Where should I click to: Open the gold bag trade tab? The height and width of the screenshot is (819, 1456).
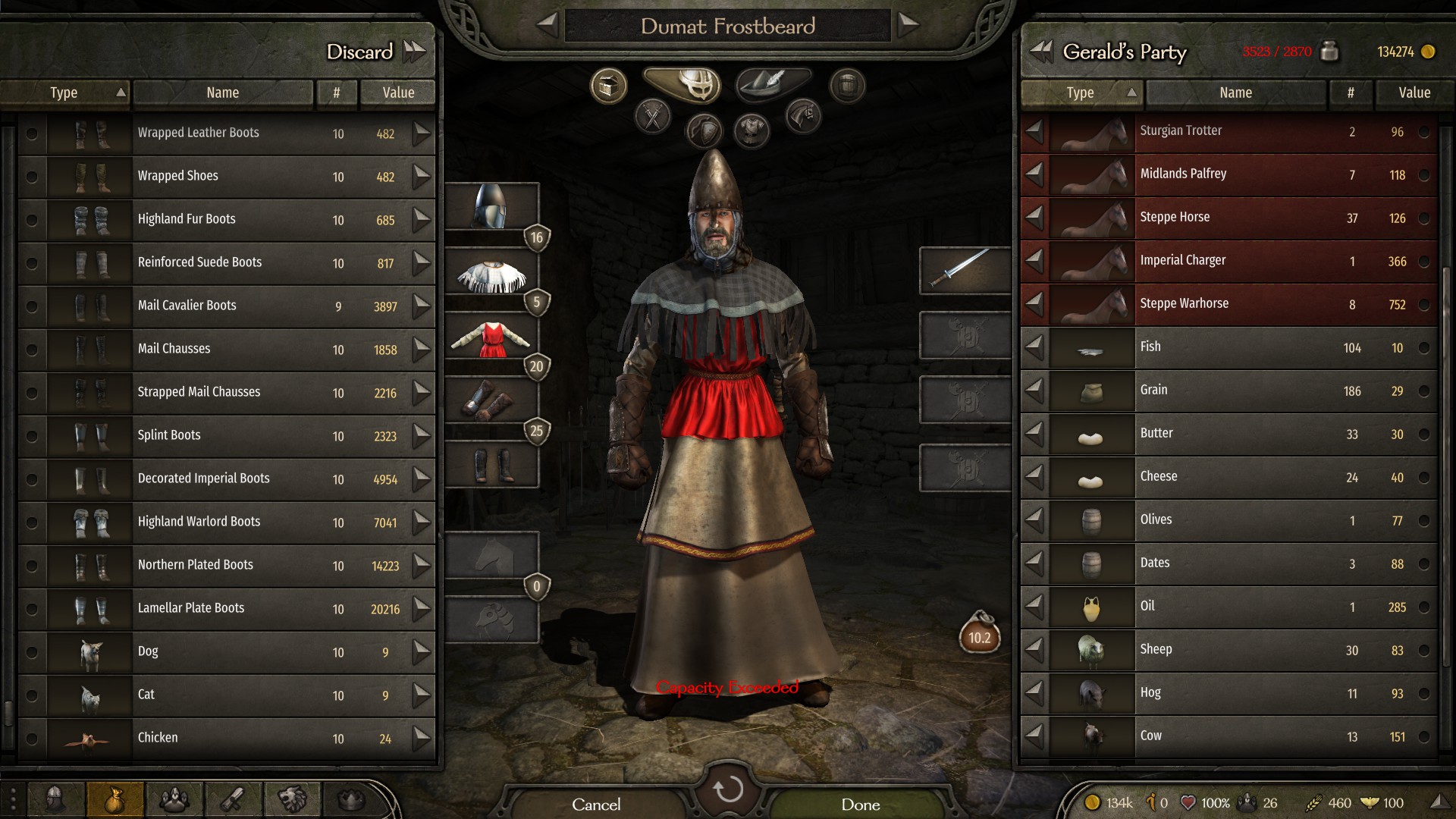tap(115, 799)
